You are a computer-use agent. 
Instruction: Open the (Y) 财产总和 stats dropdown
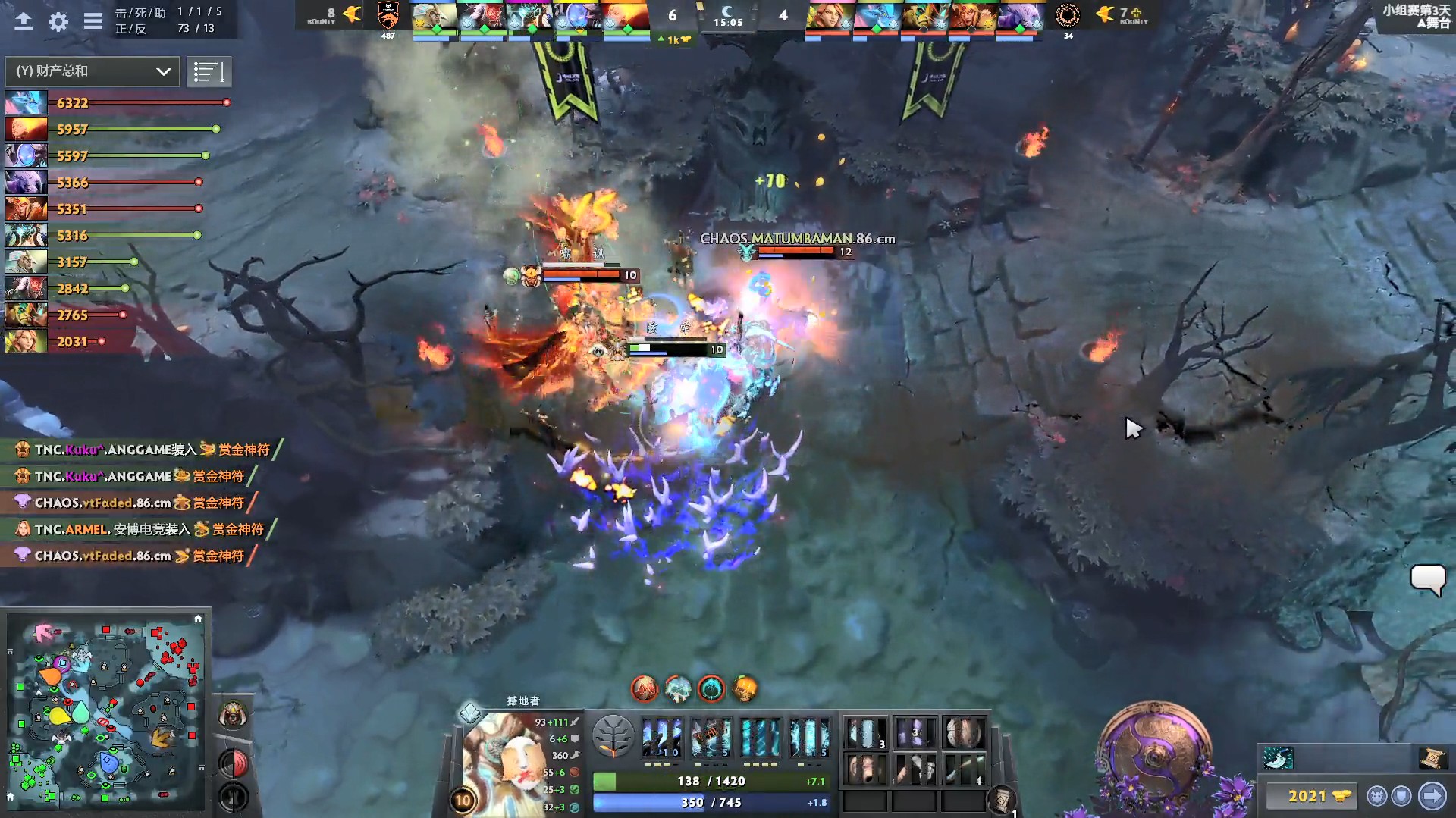coord(91,71)
